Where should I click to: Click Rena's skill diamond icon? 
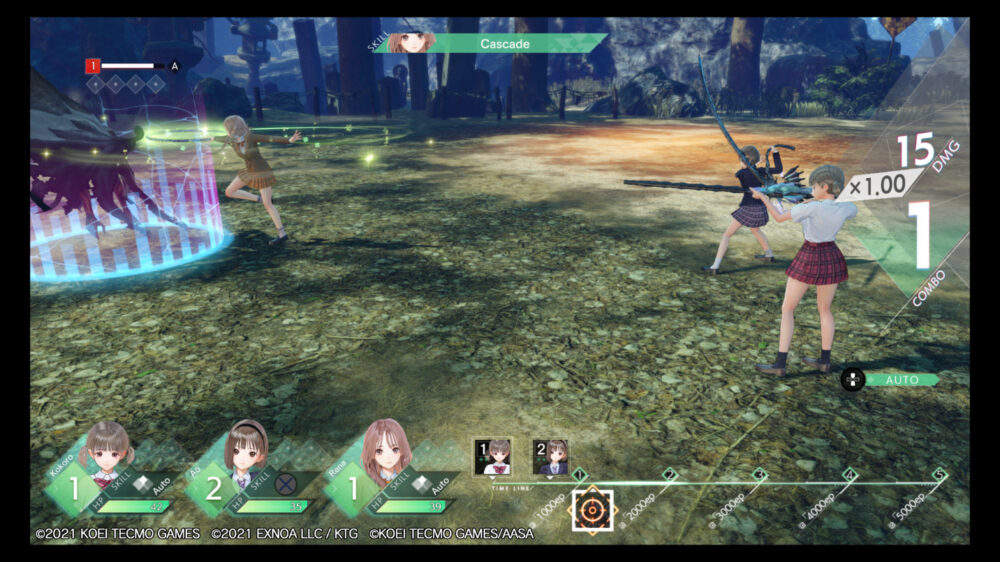(423, 484)
